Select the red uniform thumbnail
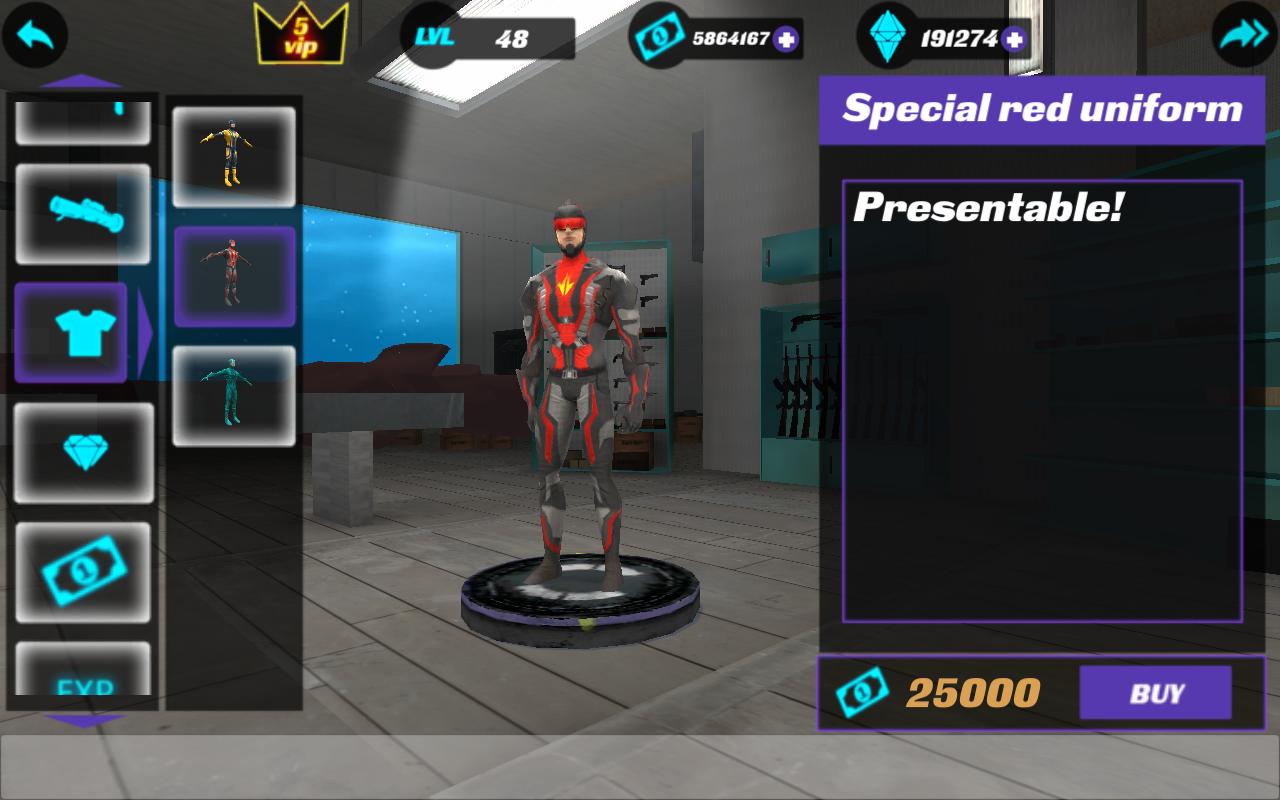 click(x=234, y=276)
